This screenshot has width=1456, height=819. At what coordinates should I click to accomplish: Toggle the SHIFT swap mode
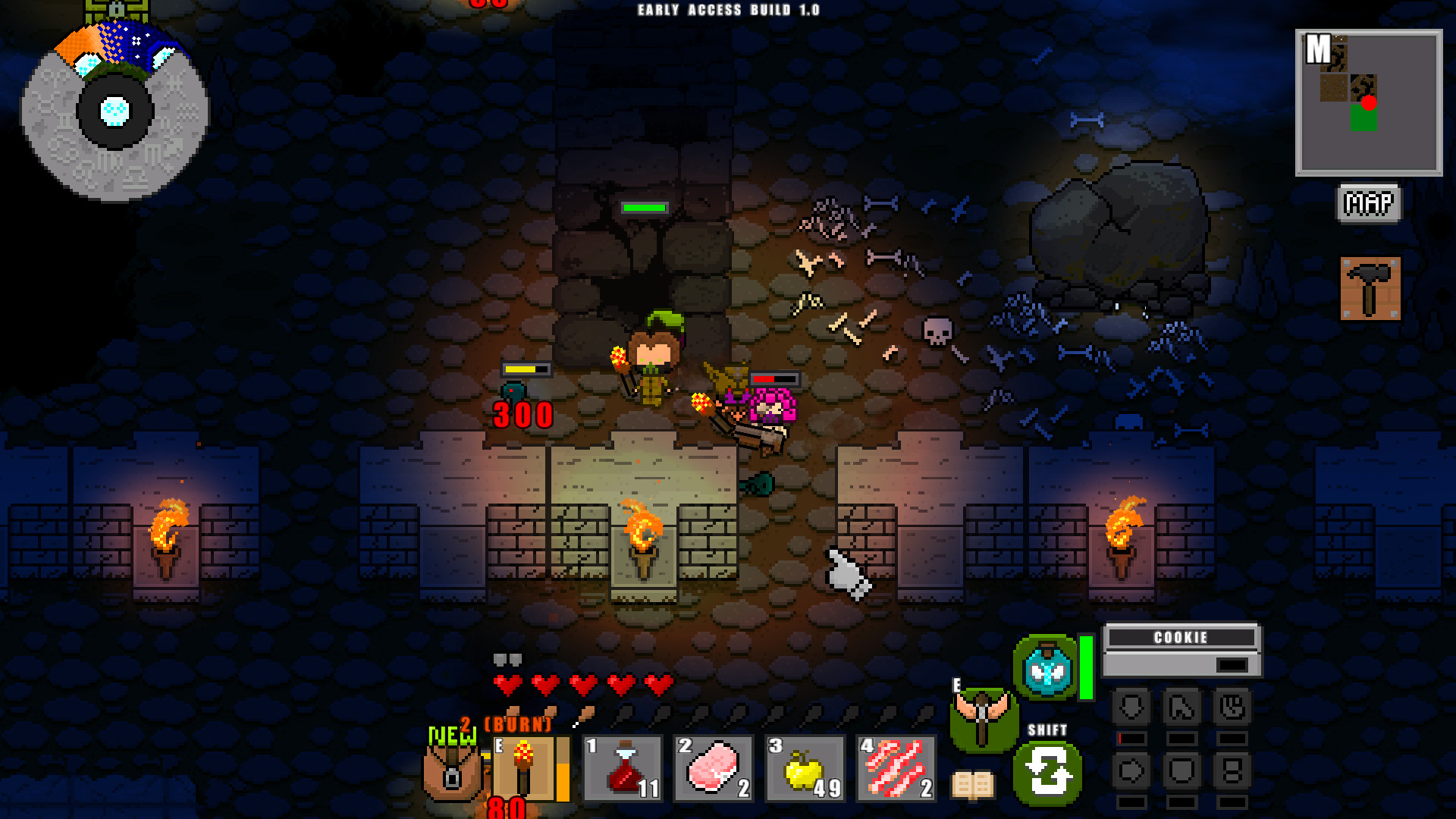1049,773
